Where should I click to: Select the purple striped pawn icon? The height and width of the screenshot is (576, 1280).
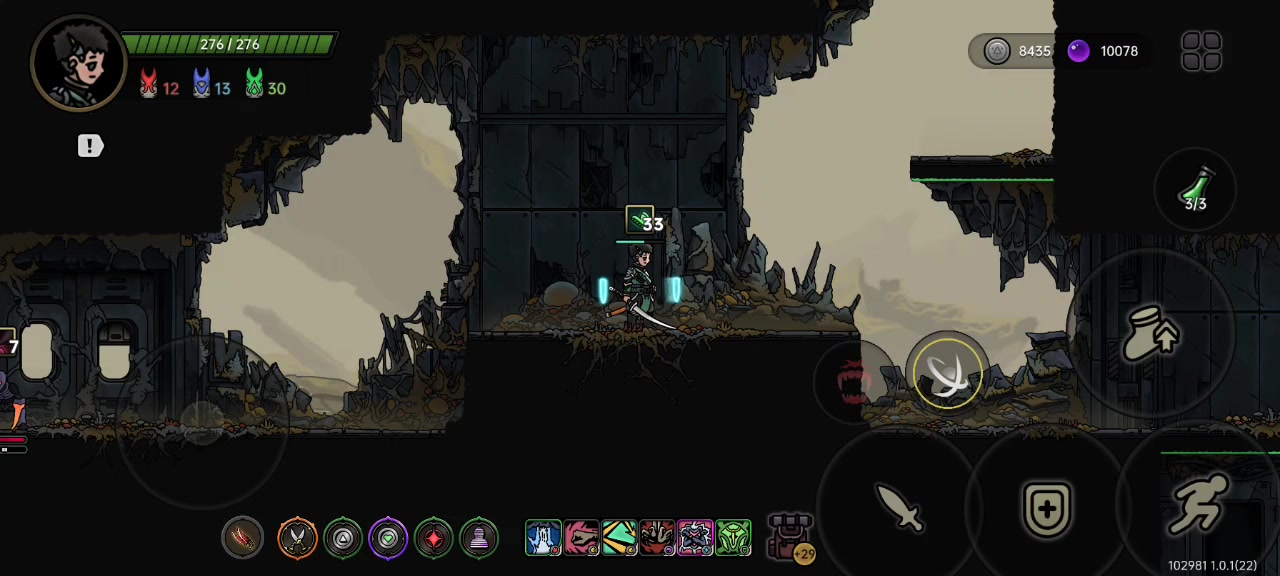coord(479,538)
